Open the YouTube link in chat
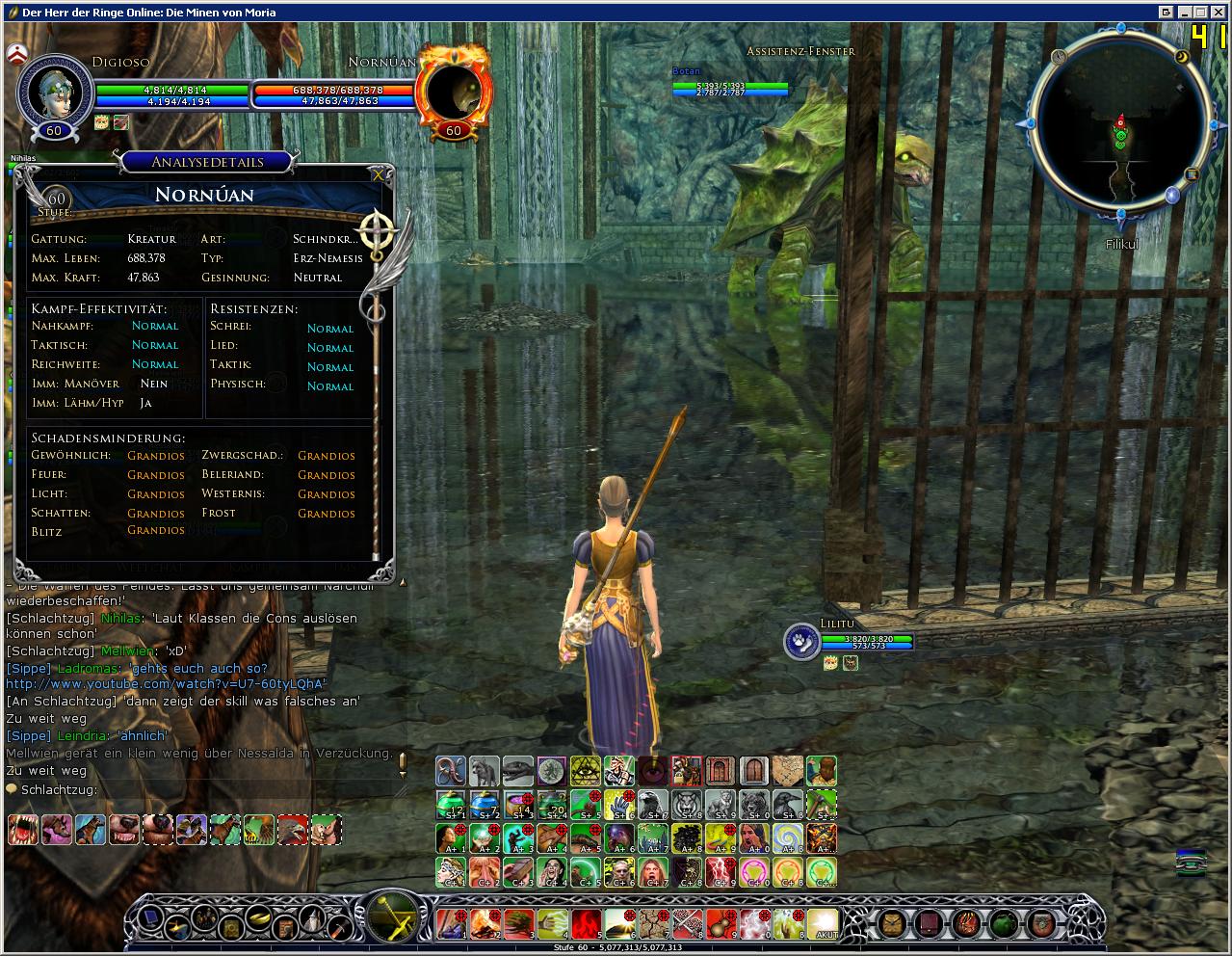The height and width of the screenshot is (956, 1232). 166,684
